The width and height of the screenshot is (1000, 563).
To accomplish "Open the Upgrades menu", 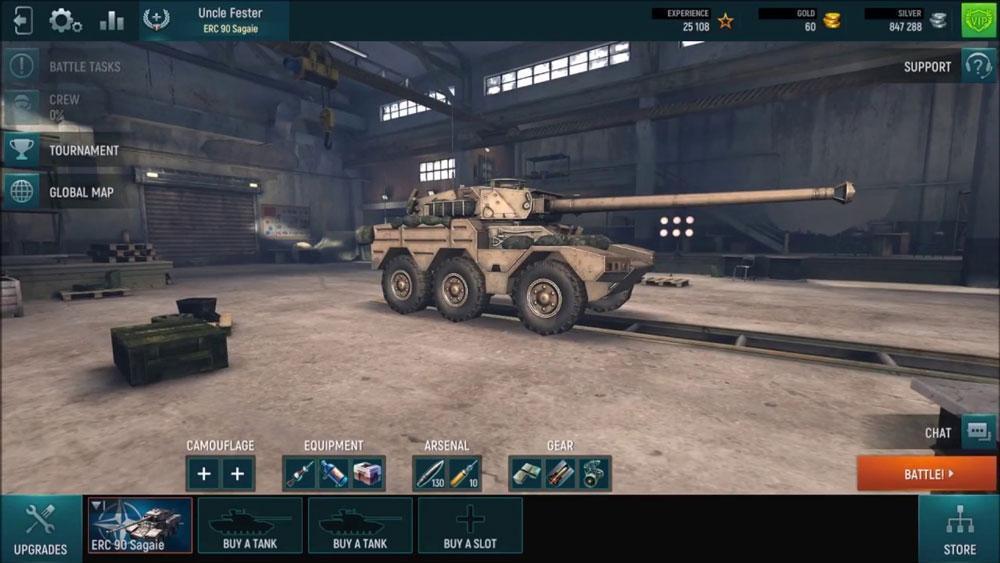I will [x=41, y=529].
